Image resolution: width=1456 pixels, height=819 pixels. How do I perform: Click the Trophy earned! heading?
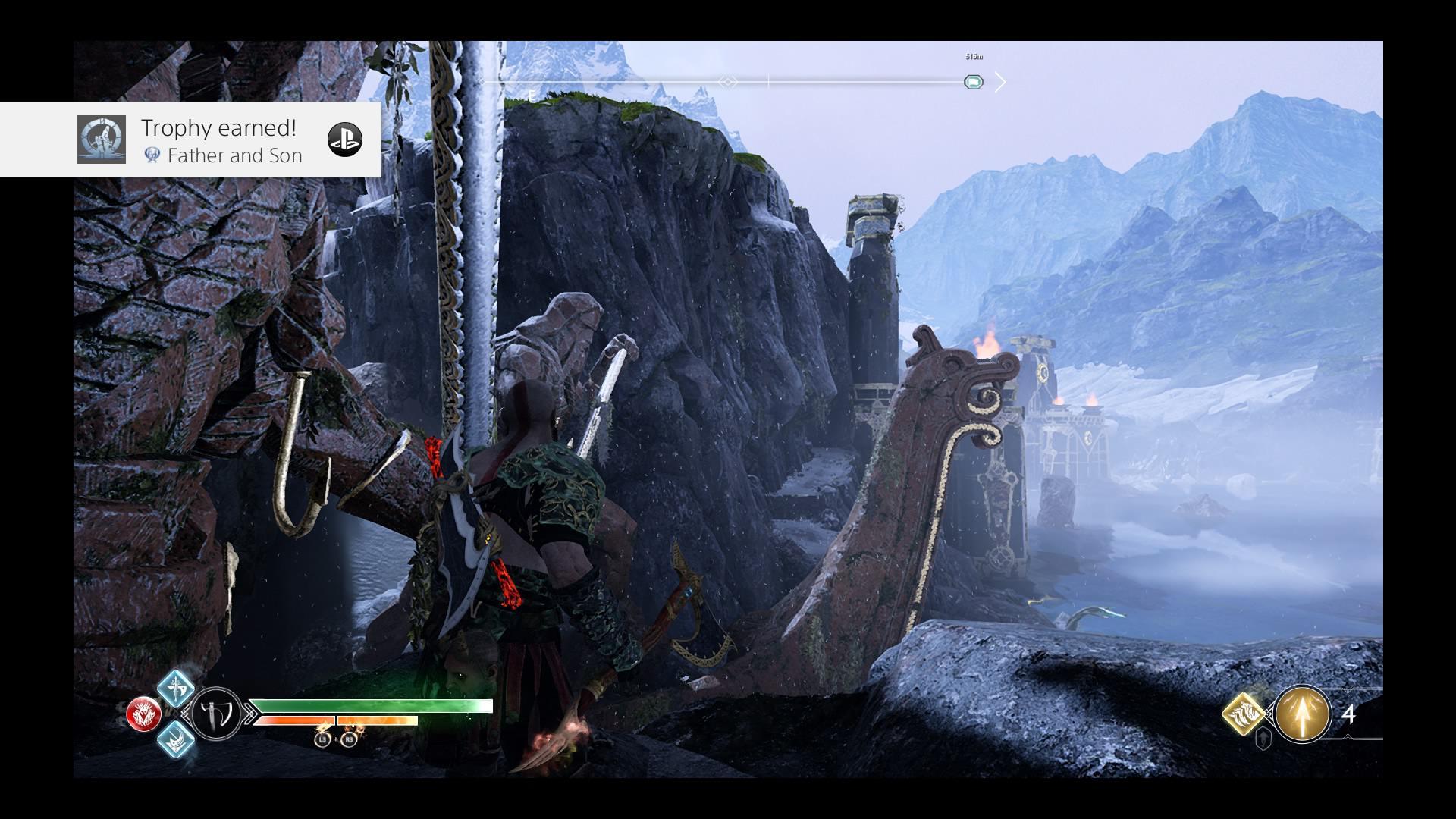(x=218, y=127)
